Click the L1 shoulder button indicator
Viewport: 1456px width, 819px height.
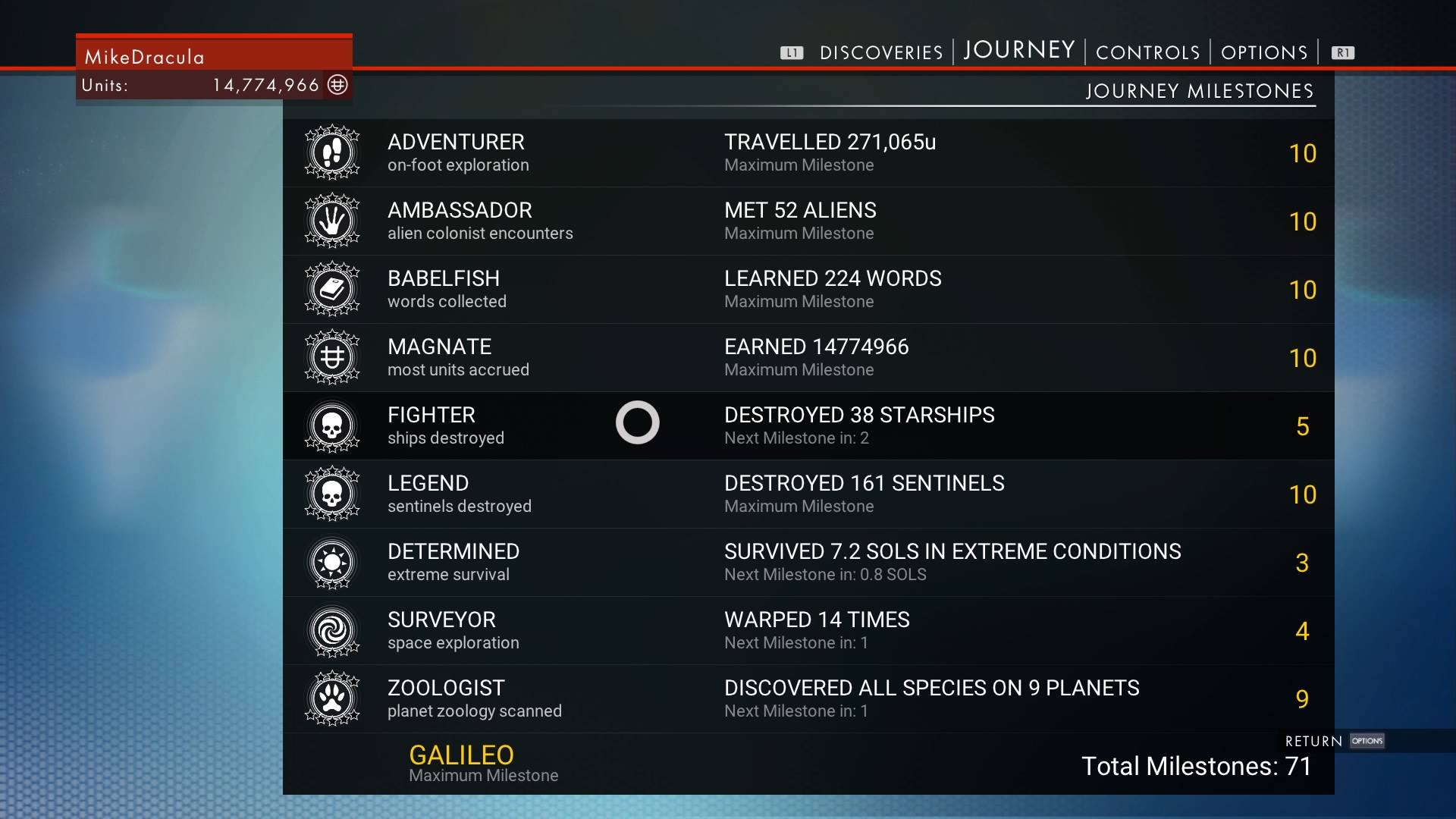tap(792, 52)
